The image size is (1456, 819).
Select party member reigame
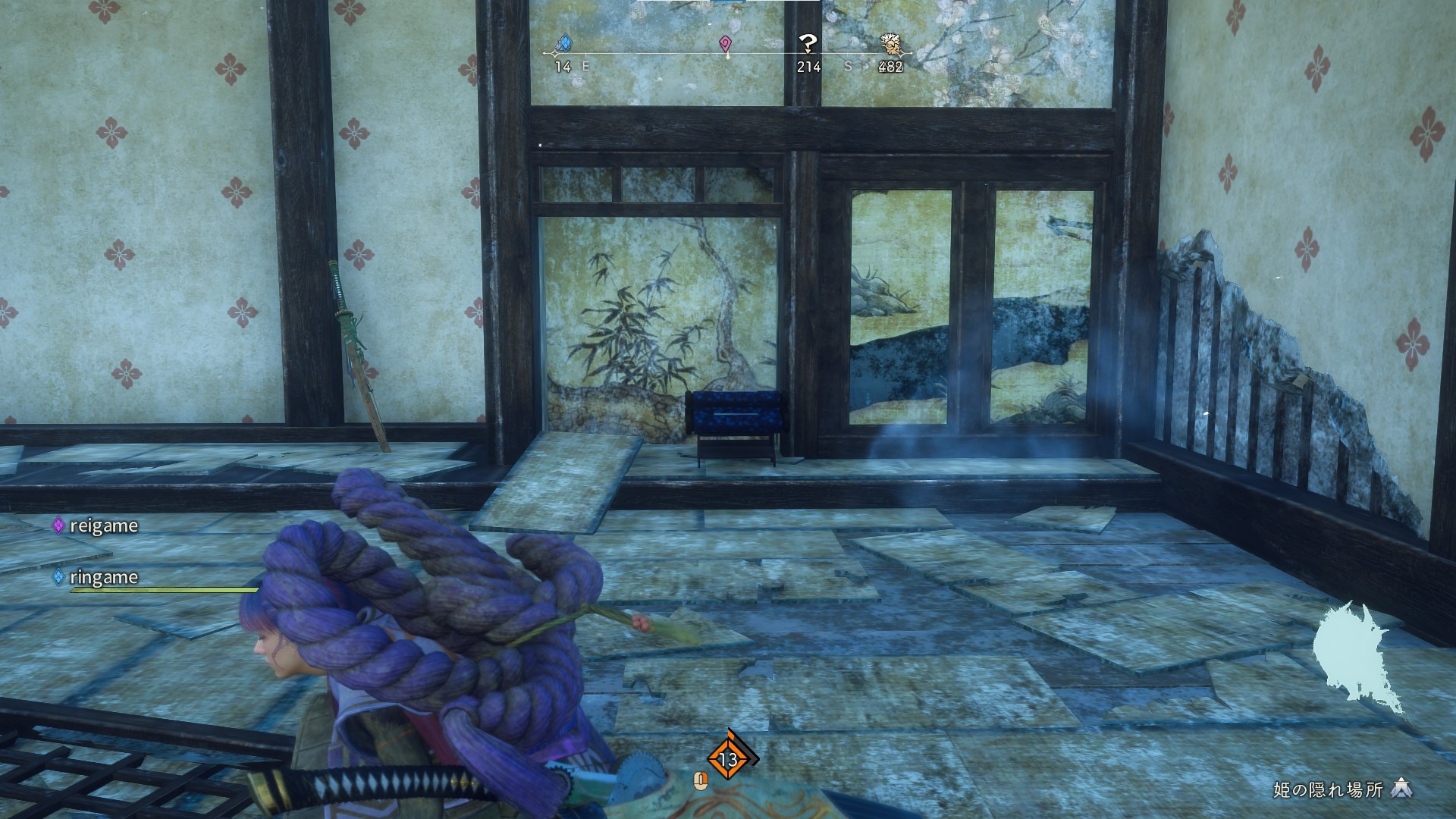click(x=103, y=526)
